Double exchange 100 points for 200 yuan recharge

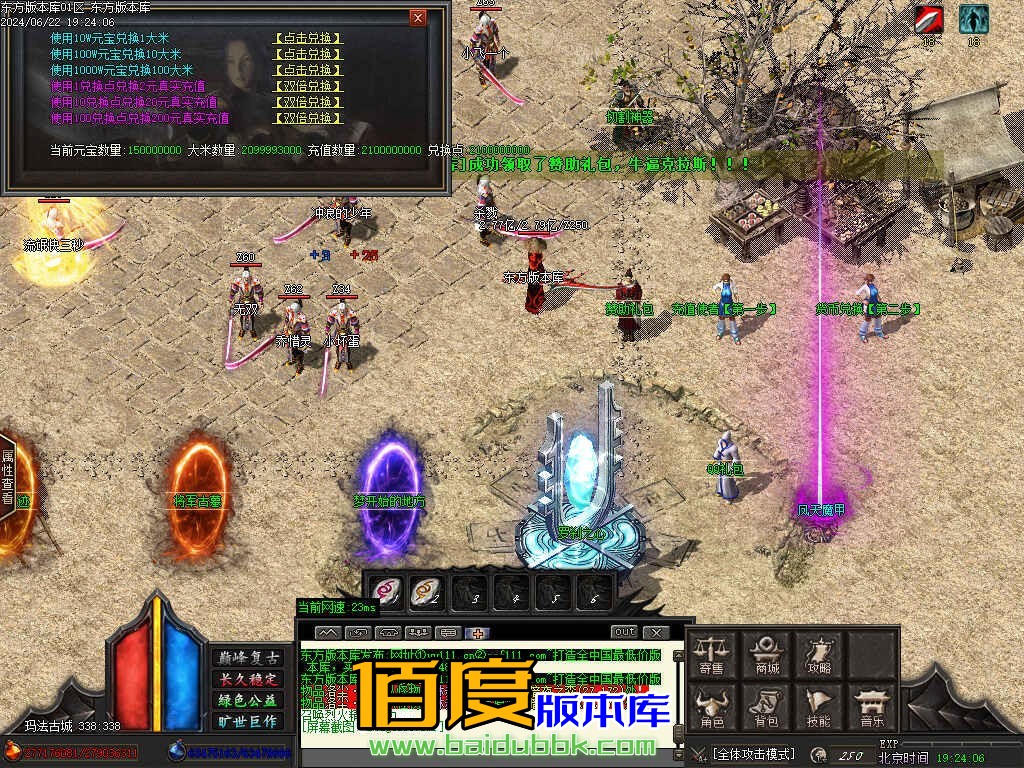308,118
